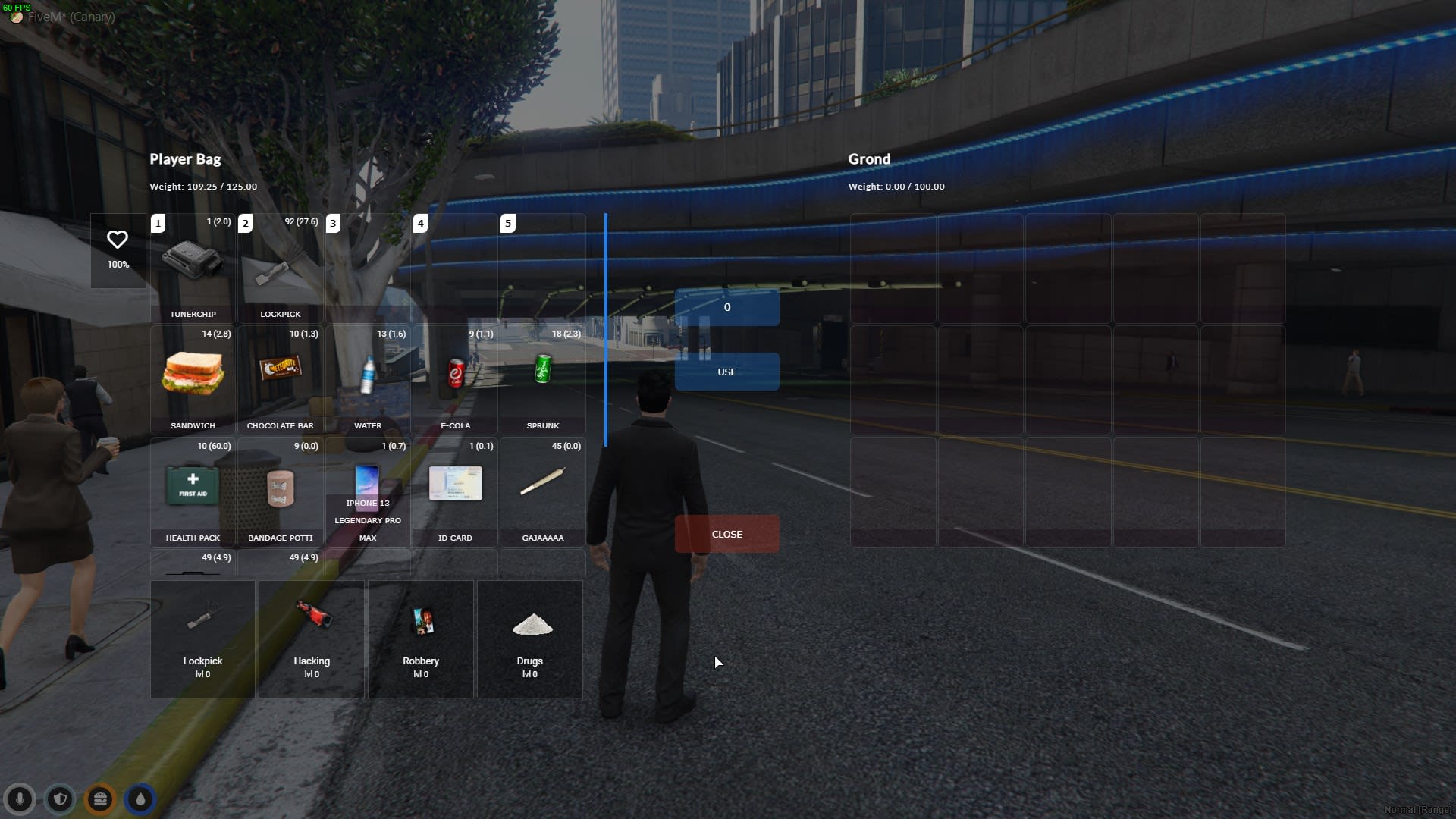Click the microphone voice status icon
This screenshot has height=819, width=1456.
tap(20, 799)
